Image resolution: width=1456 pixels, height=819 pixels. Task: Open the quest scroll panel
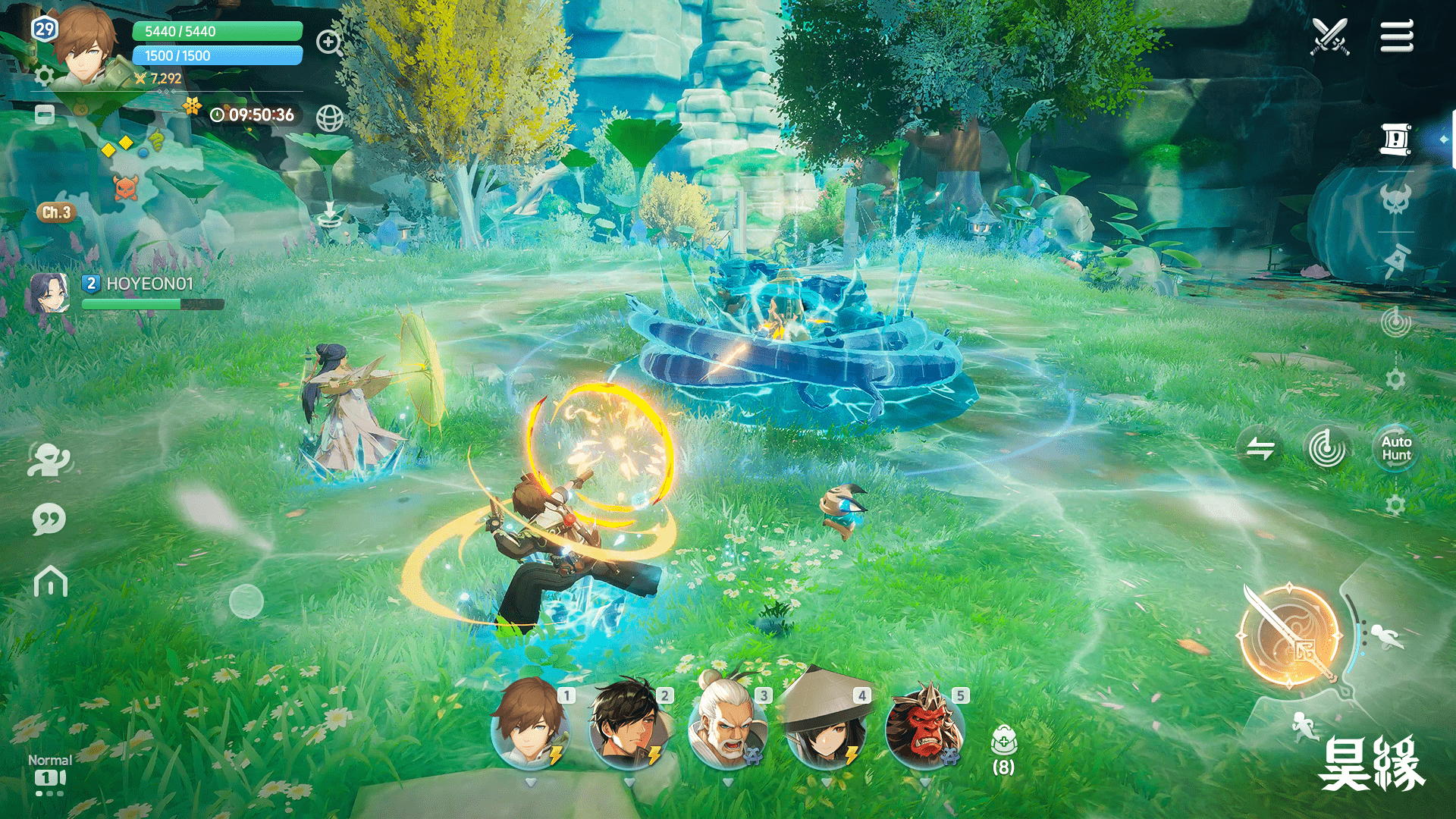coord(1395,140)
